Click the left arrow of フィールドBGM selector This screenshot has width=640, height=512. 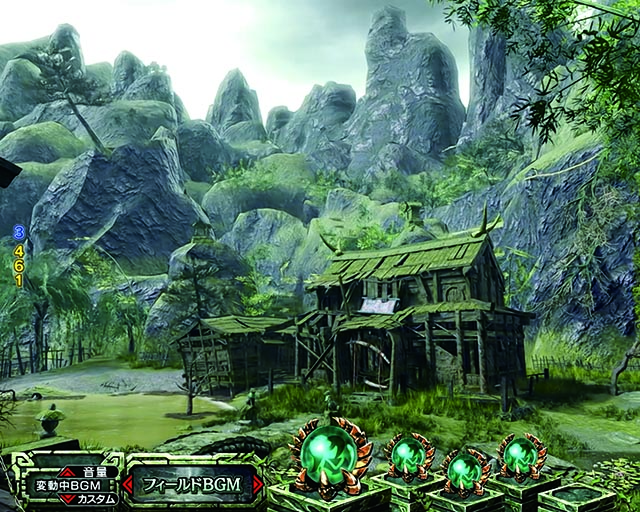129,485
